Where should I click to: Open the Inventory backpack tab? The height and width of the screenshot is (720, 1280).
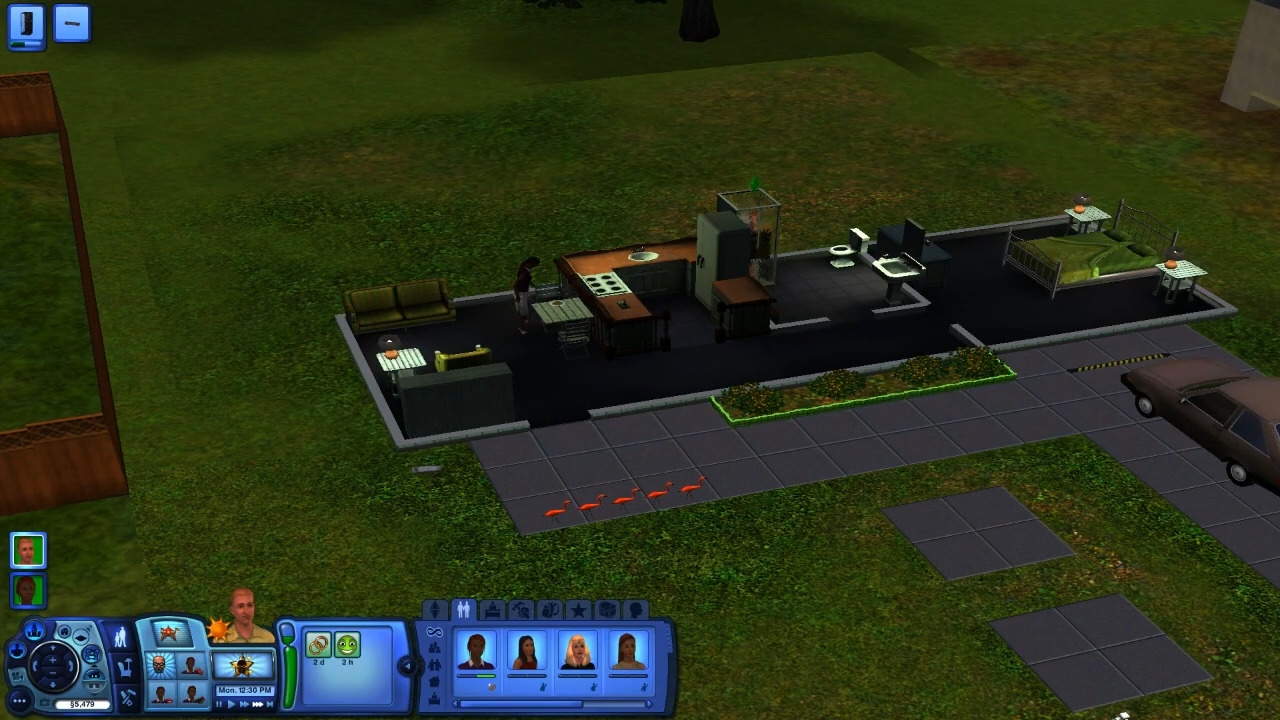550,609
